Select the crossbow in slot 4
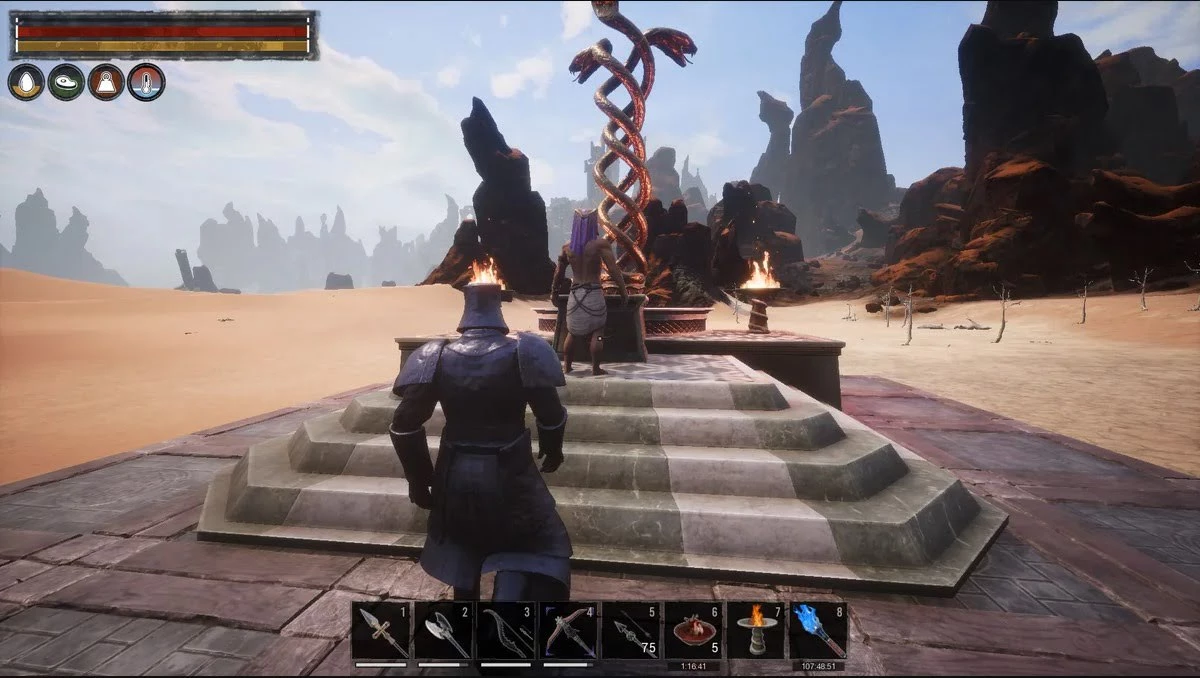This screenshot has width=1200, height=678. 568,631
